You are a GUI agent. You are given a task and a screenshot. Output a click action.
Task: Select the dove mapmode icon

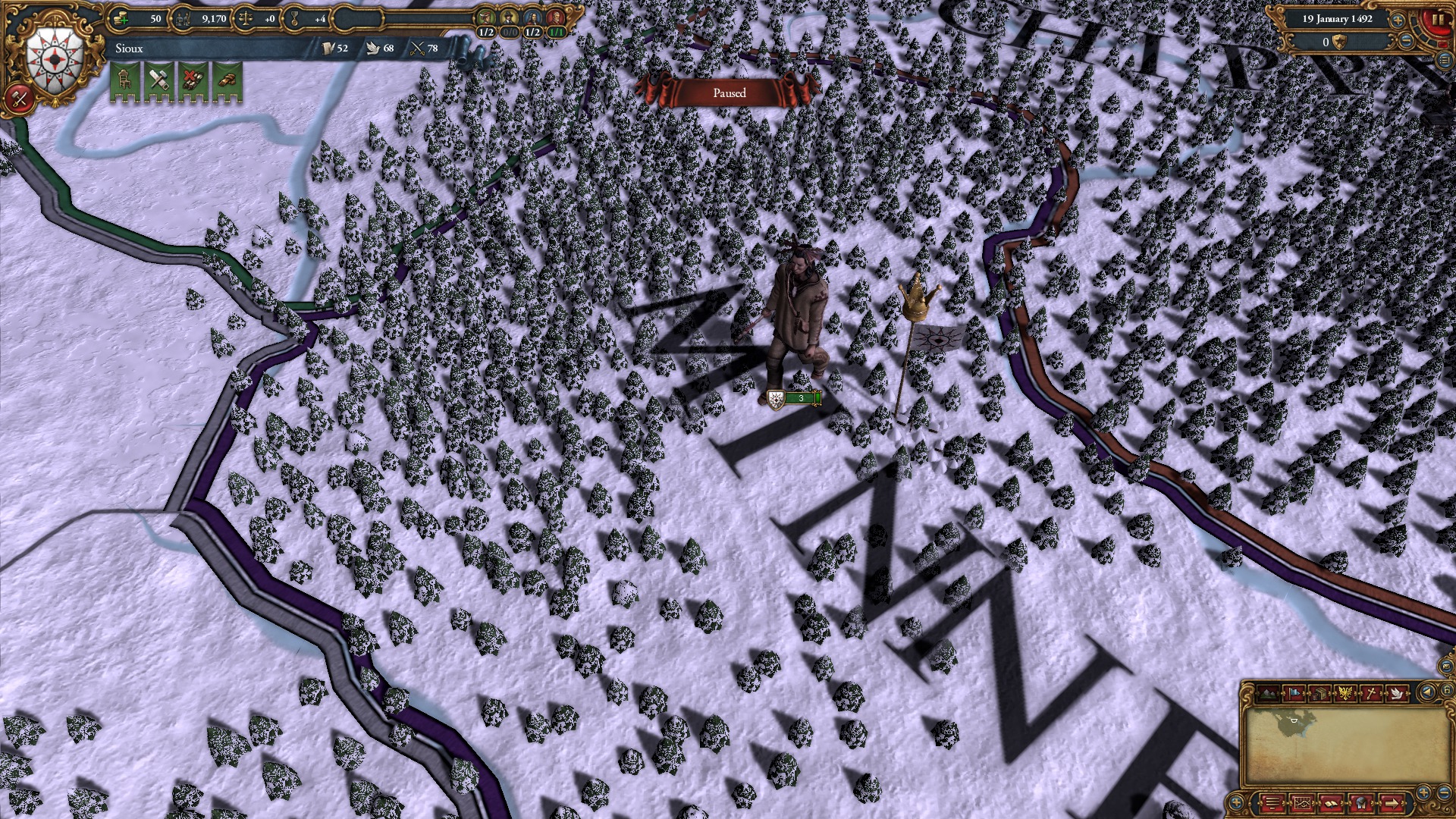(x=1398, y=694)
